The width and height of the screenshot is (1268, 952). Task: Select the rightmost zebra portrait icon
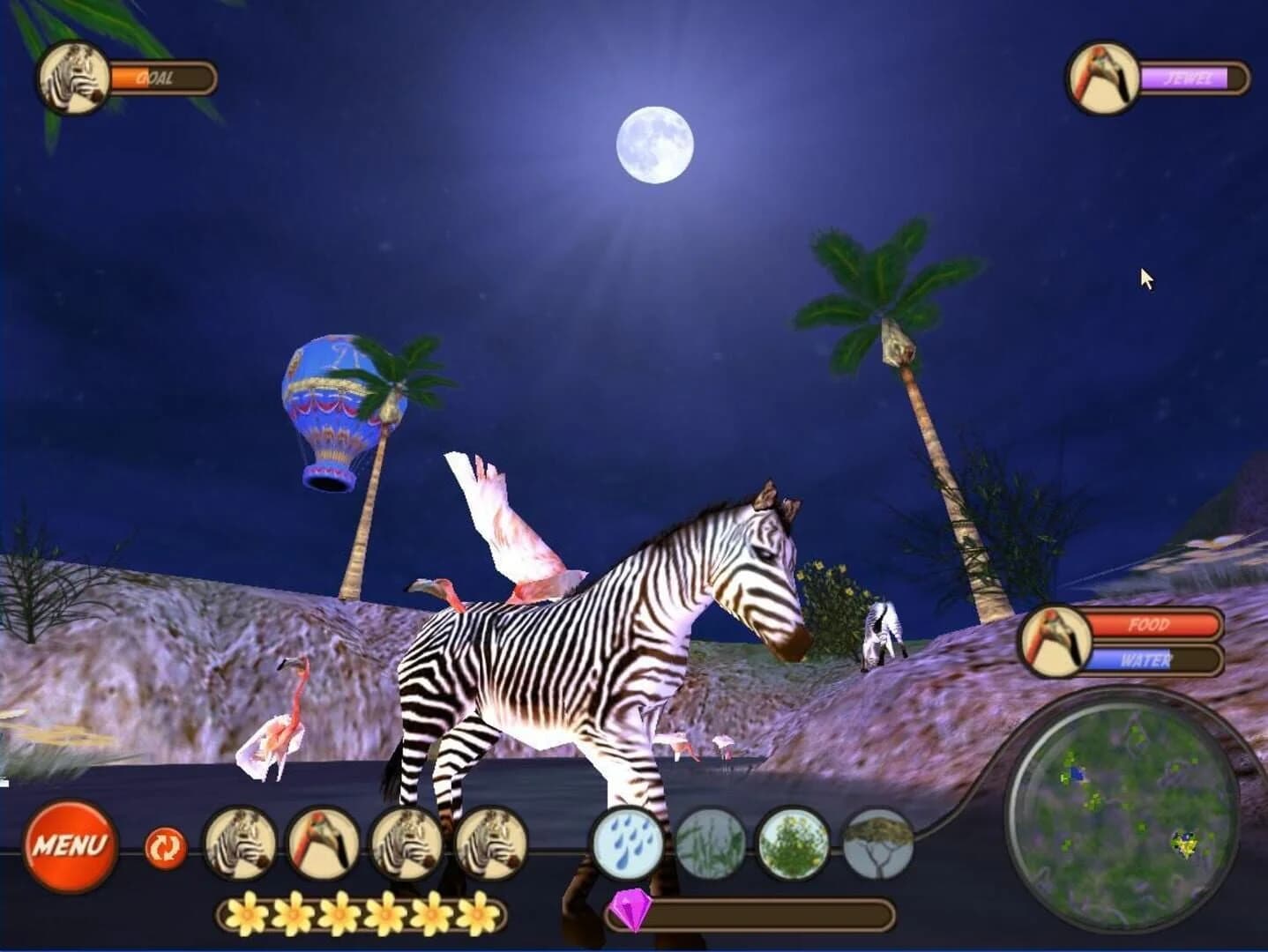490,844
